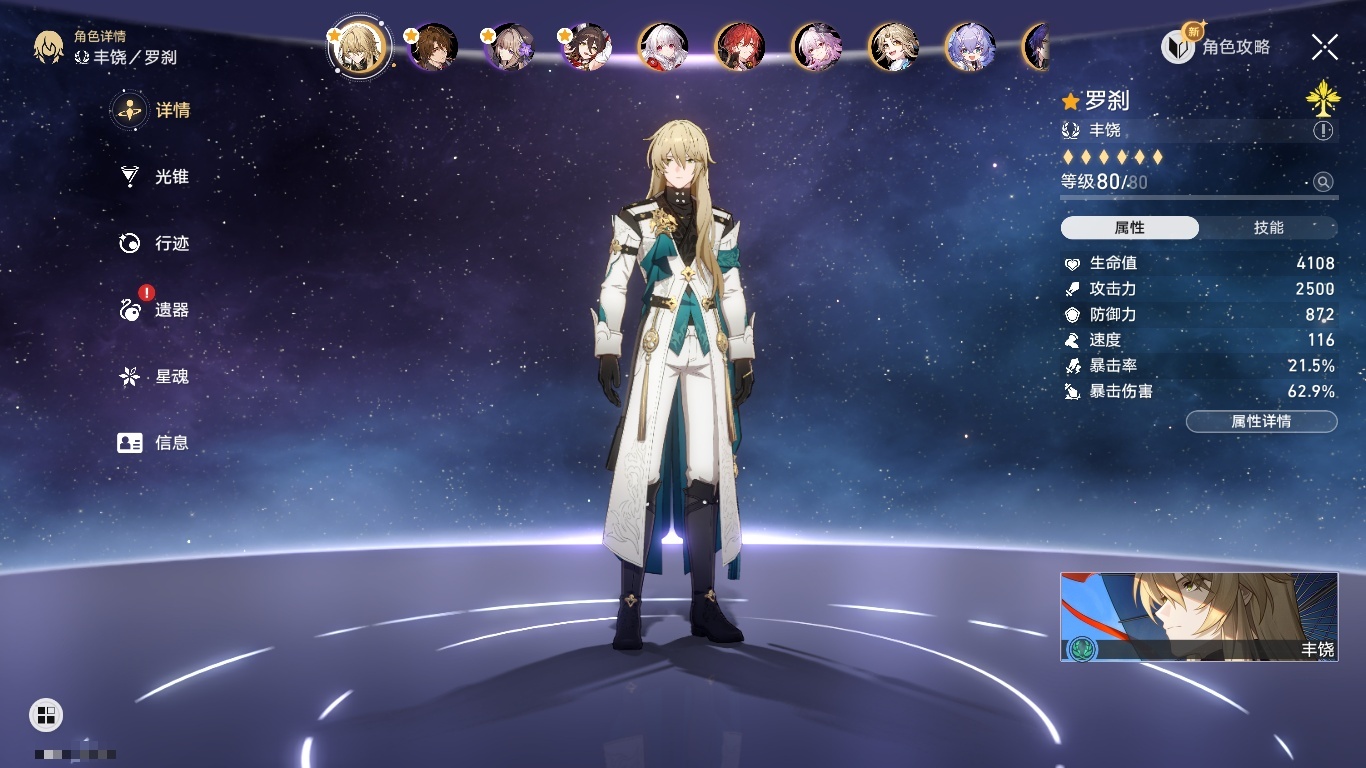Switch to the 属性 attributes tab
The width and height of the screenshot is (1366, 768).
pos(1130,228)
